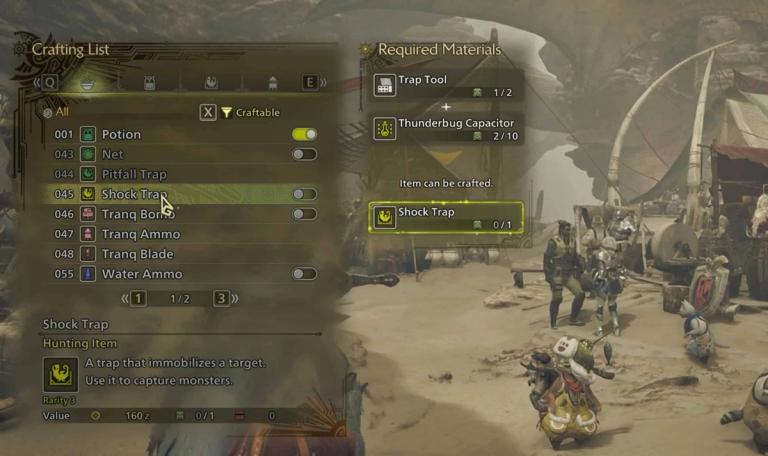Viewport: 768px width, 456px height.
Task: Choose the Water Ammo recipe
Action: coord(141,274)
